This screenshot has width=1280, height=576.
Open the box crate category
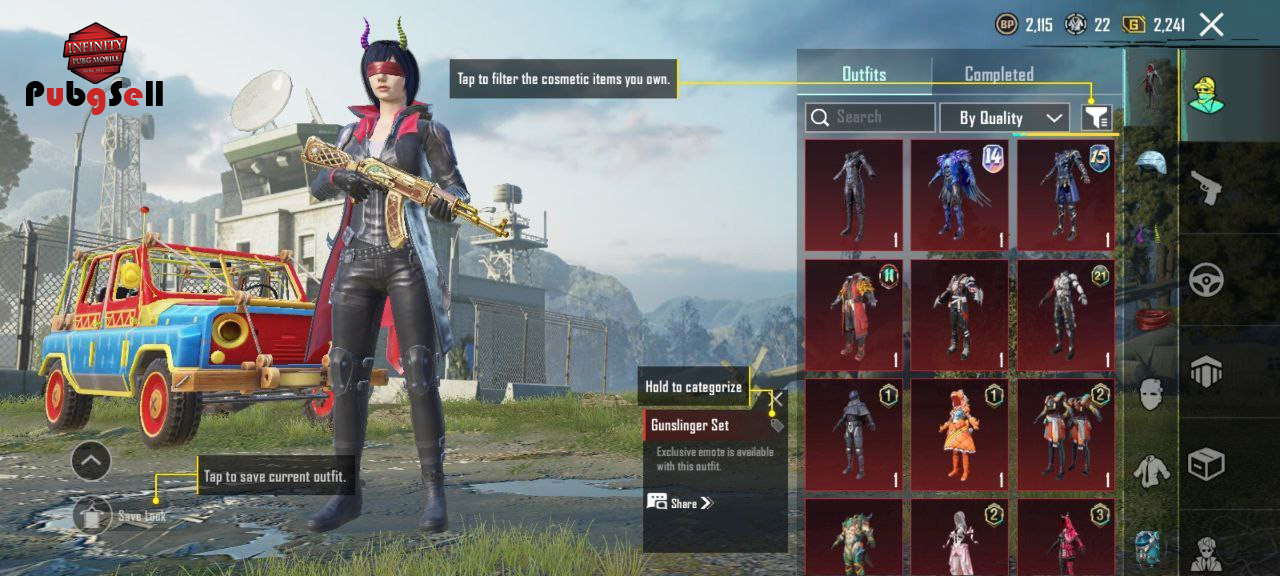[x=1206, y=463]
